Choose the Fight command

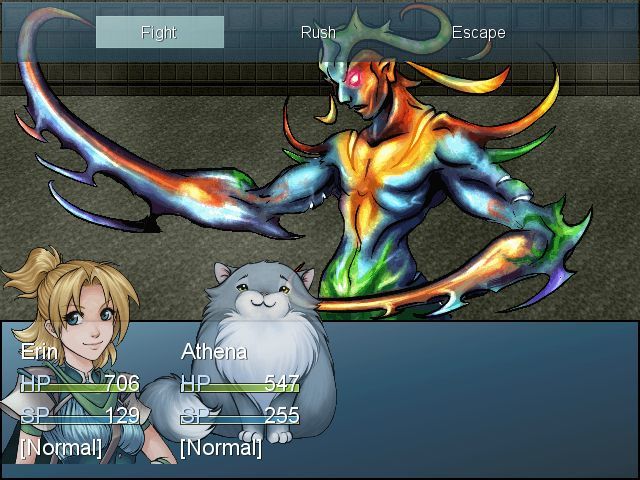[159, 32]
